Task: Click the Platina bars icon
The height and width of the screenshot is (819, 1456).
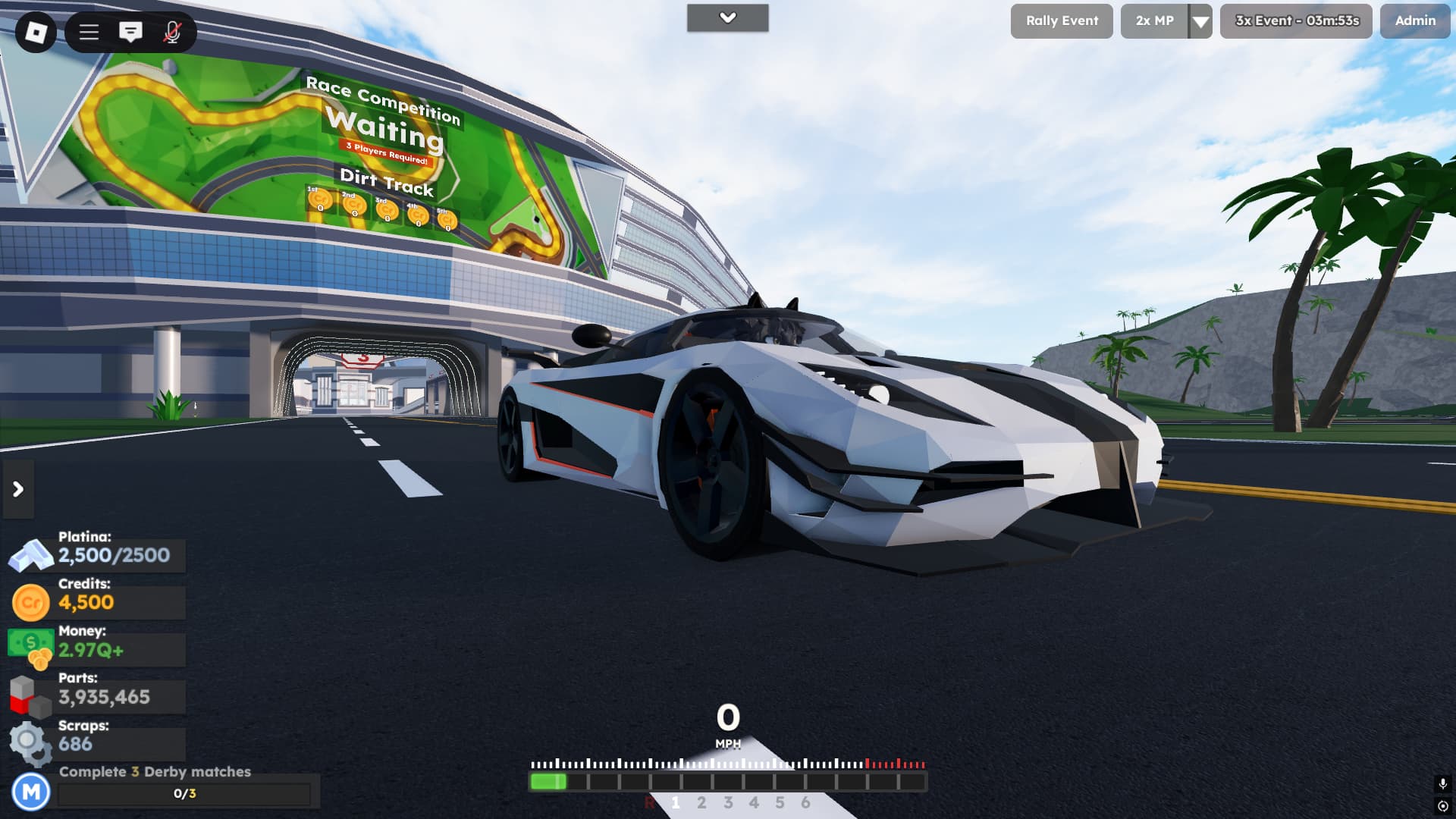Action: point(30,556)
